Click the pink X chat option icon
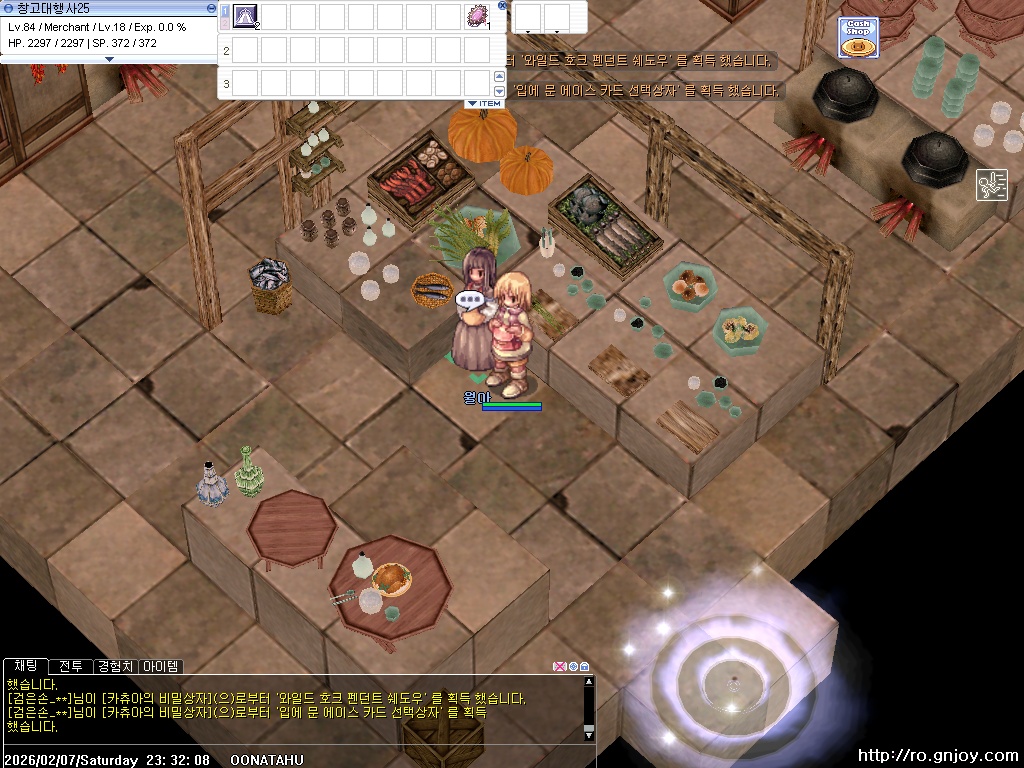 [x=559, y=666]
